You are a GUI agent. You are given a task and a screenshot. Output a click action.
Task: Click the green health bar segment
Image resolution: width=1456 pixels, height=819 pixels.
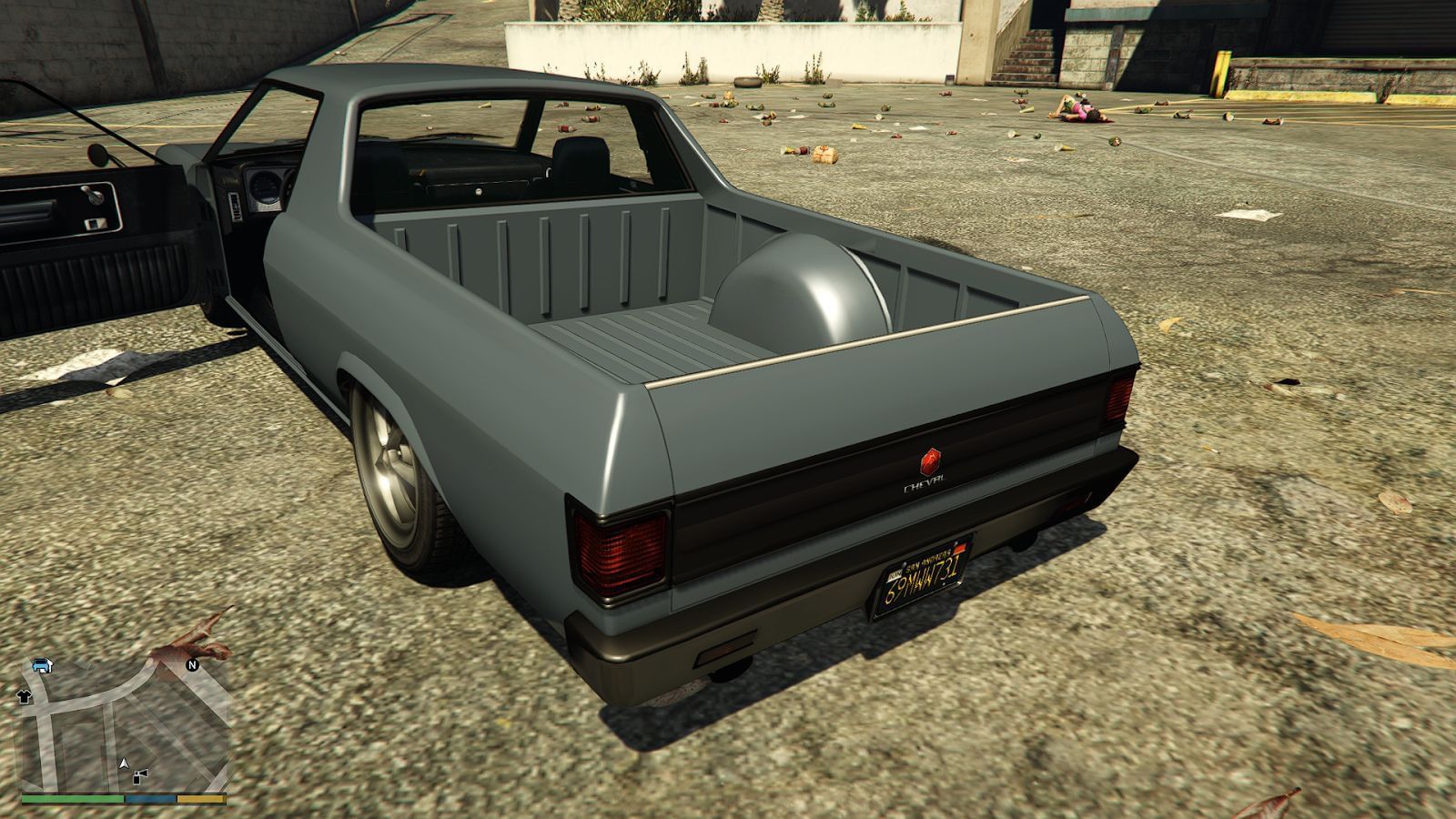point(71,799)
